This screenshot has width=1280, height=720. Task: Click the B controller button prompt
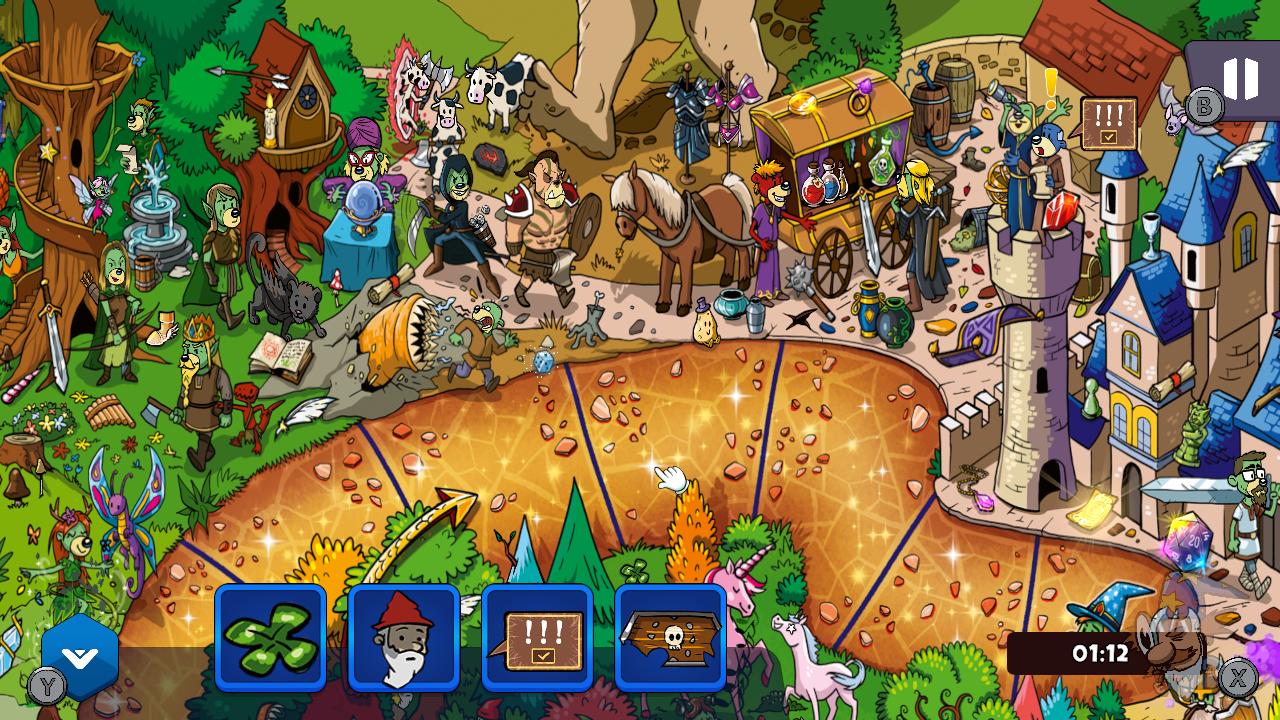click(x=1203, y=103)
